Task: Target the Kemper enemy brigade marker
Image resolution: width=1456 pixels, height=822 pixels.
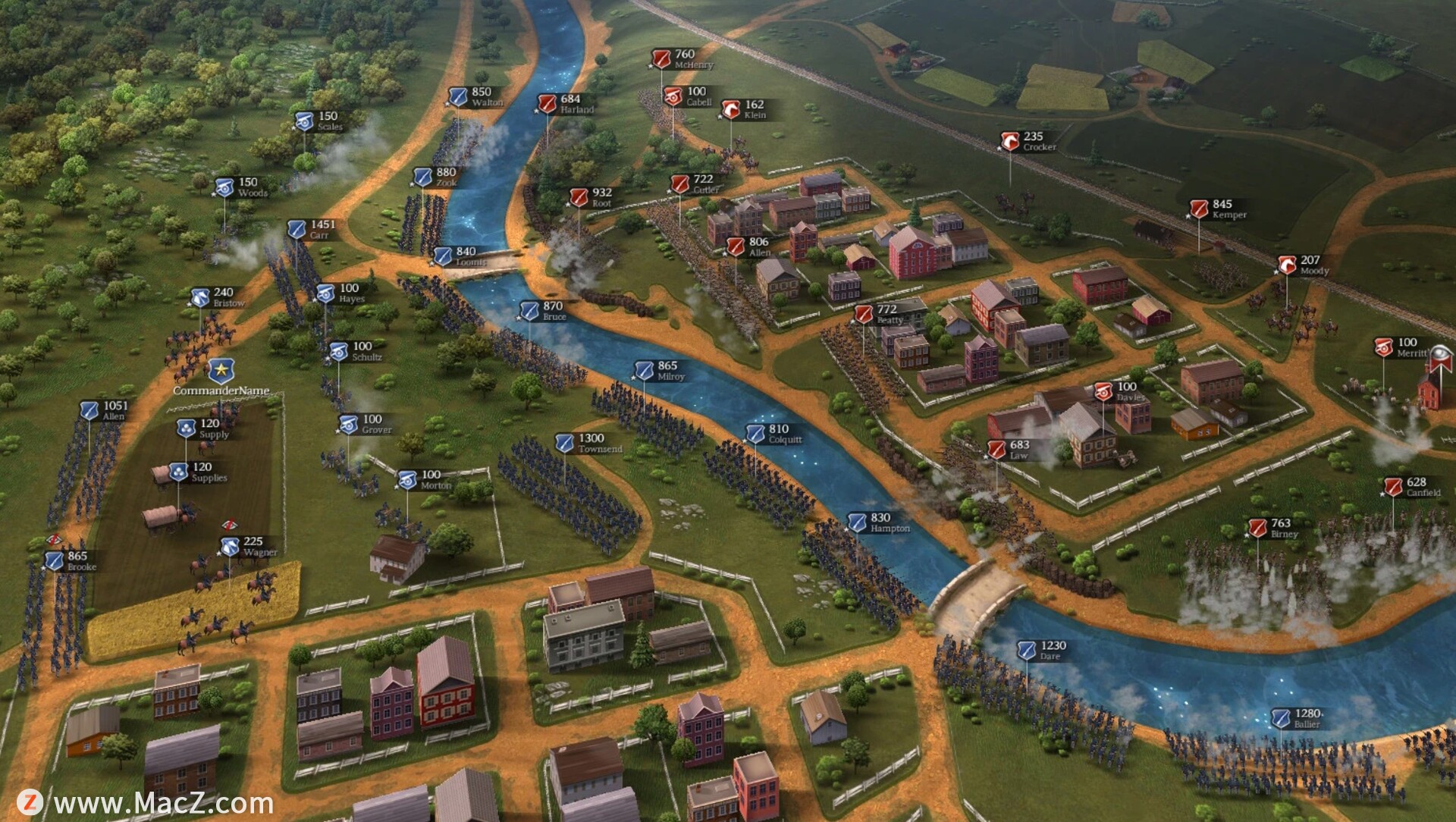Action: pos(1199,209)
